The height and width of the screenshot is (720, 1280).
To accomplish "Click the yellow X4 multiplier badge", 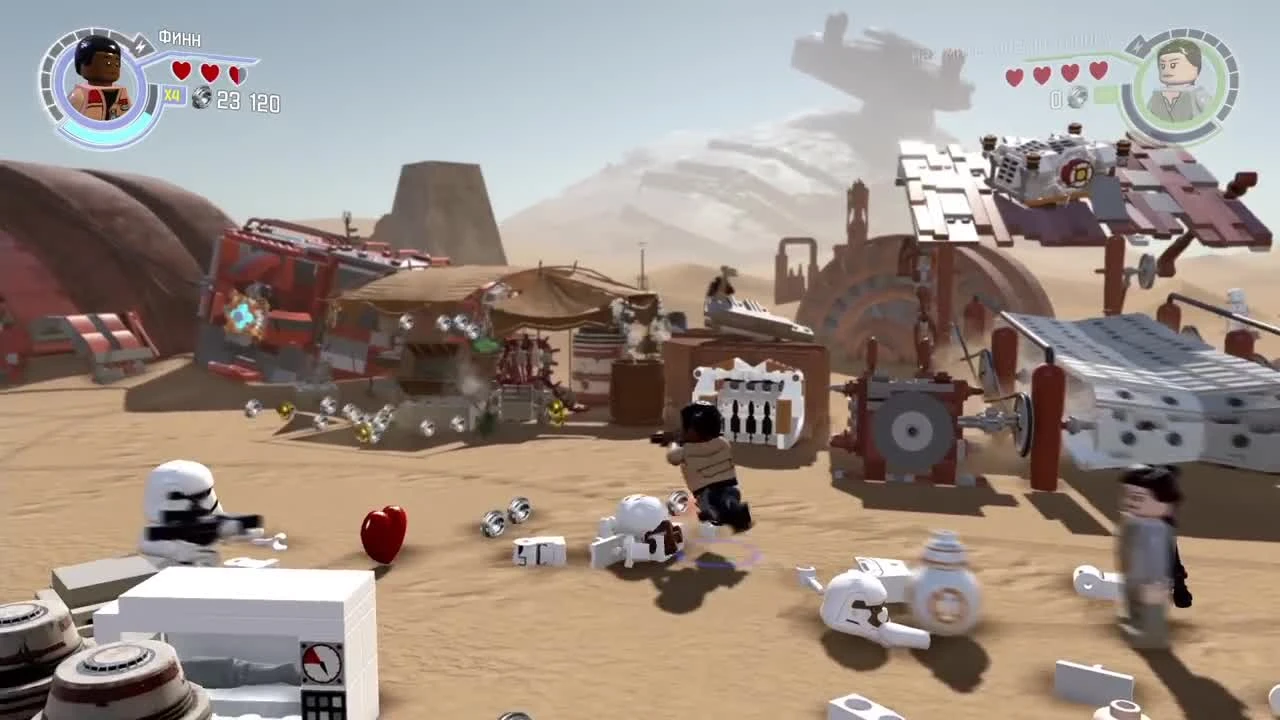I will click(173, 97).
